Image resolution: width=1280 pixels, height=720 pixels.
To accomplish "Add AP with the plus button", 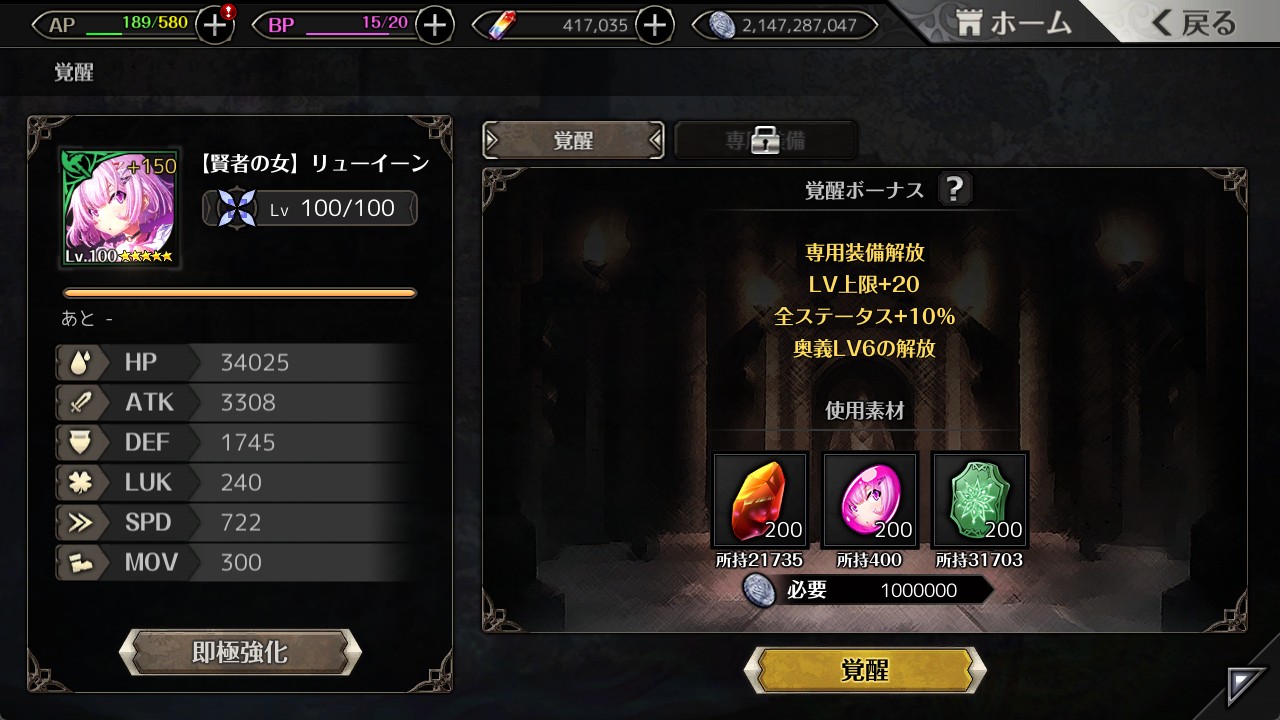I will point(215,26).
